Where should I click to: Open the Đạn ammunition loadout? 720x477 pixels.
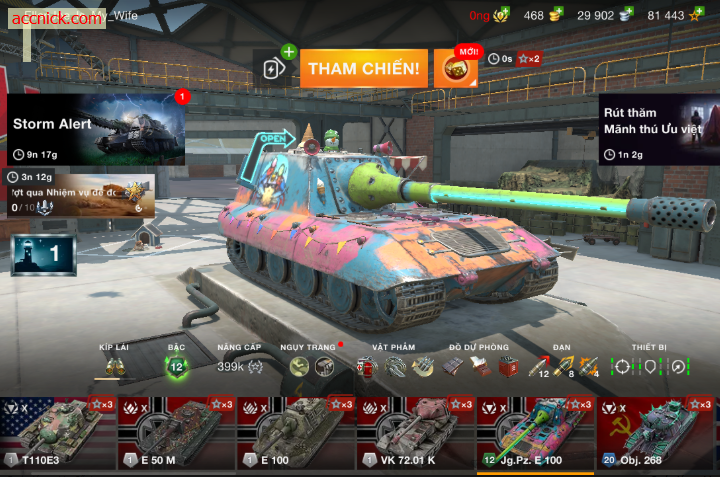click(x=564, y=367)
